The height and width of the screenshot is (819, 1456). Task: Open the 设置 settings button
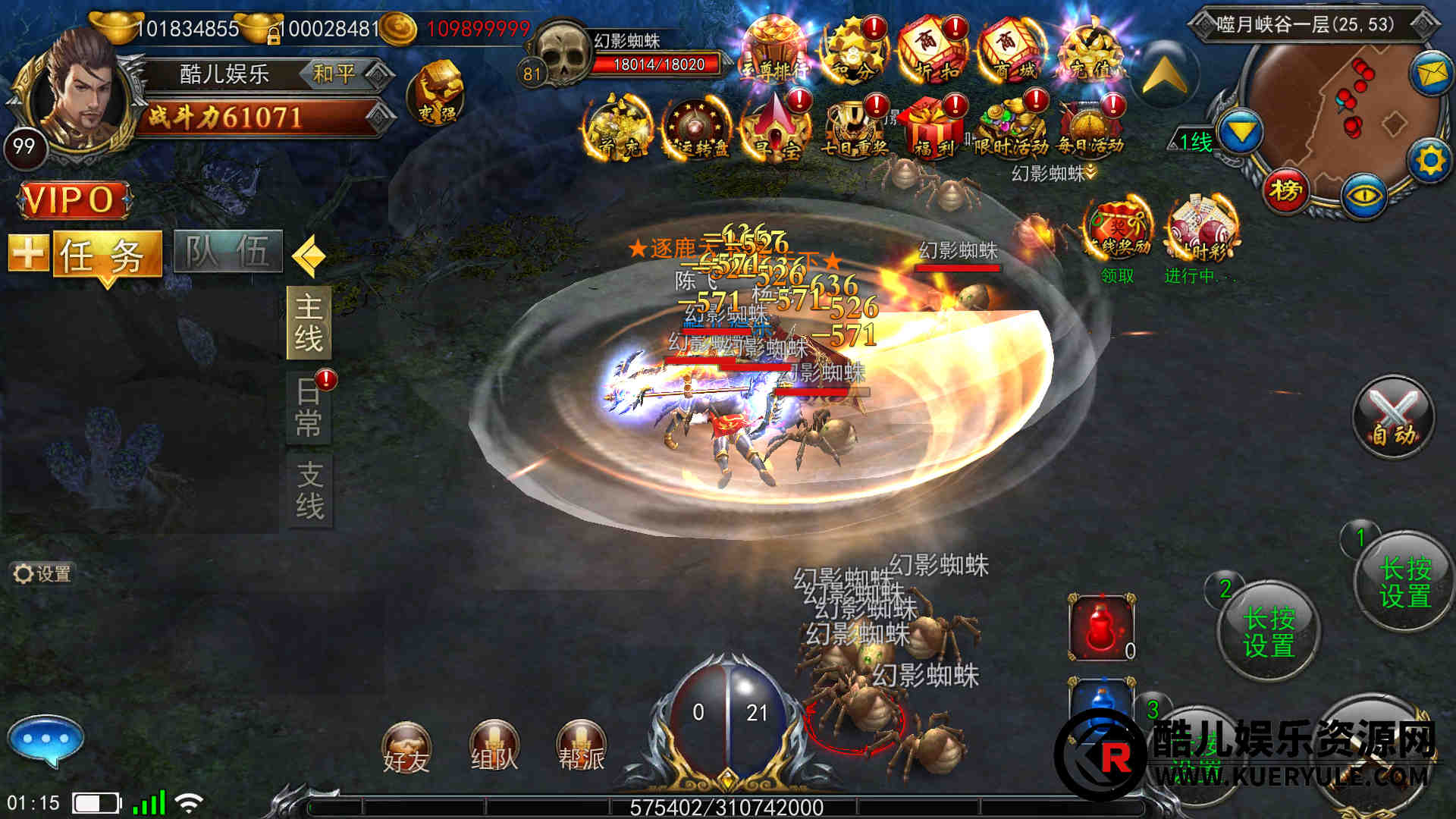42,573
